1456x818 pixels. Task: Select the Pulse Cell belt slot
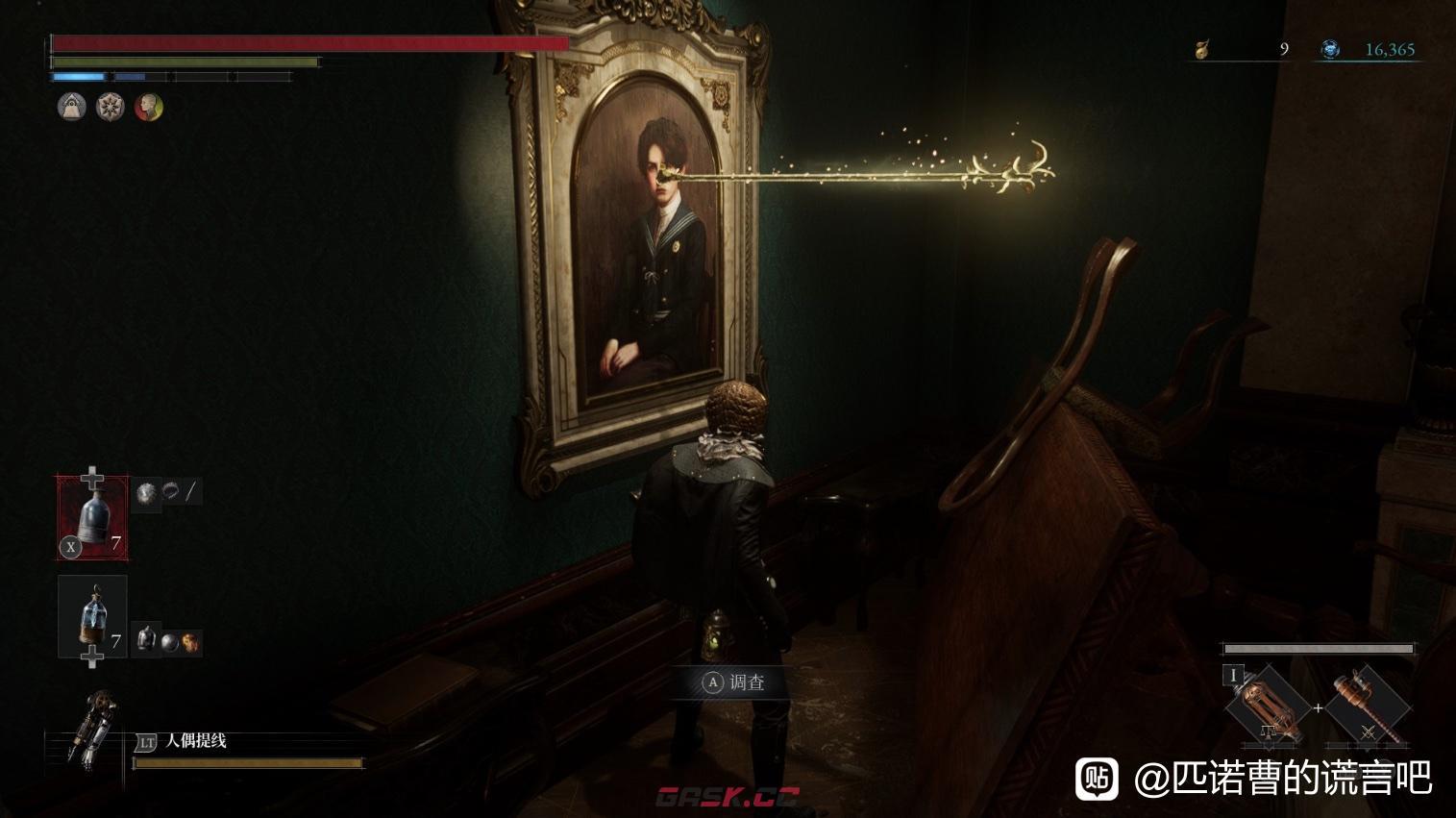point(92,518)
